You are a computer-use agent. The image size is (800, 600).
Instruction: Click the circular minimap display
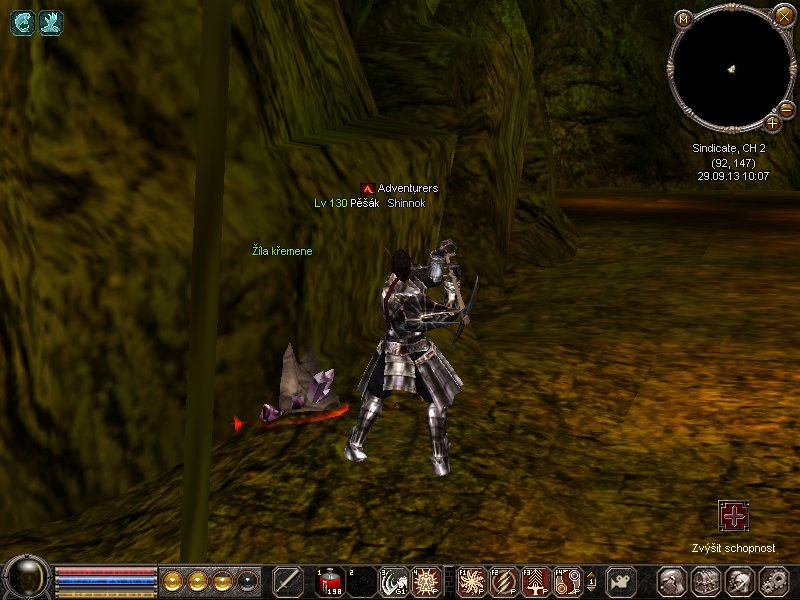tap(731, 69)
